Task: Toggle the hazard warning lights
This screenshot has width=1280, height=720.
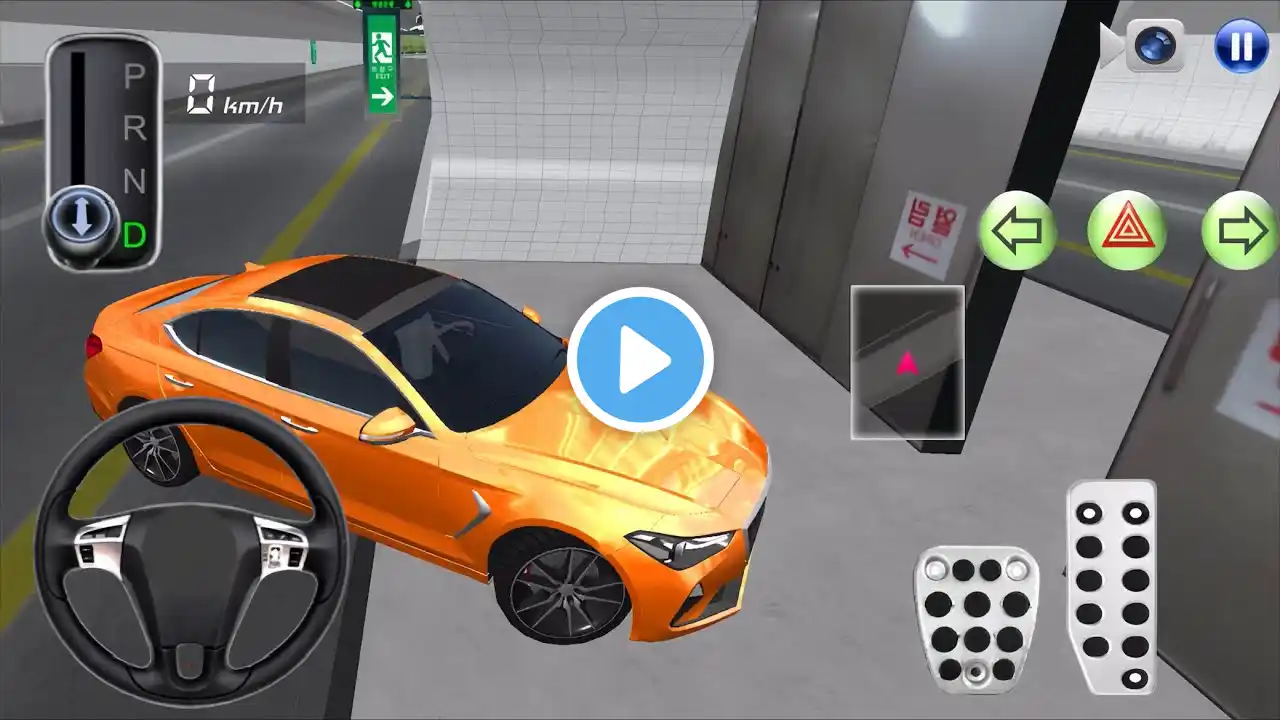Action: (1127, 231)
